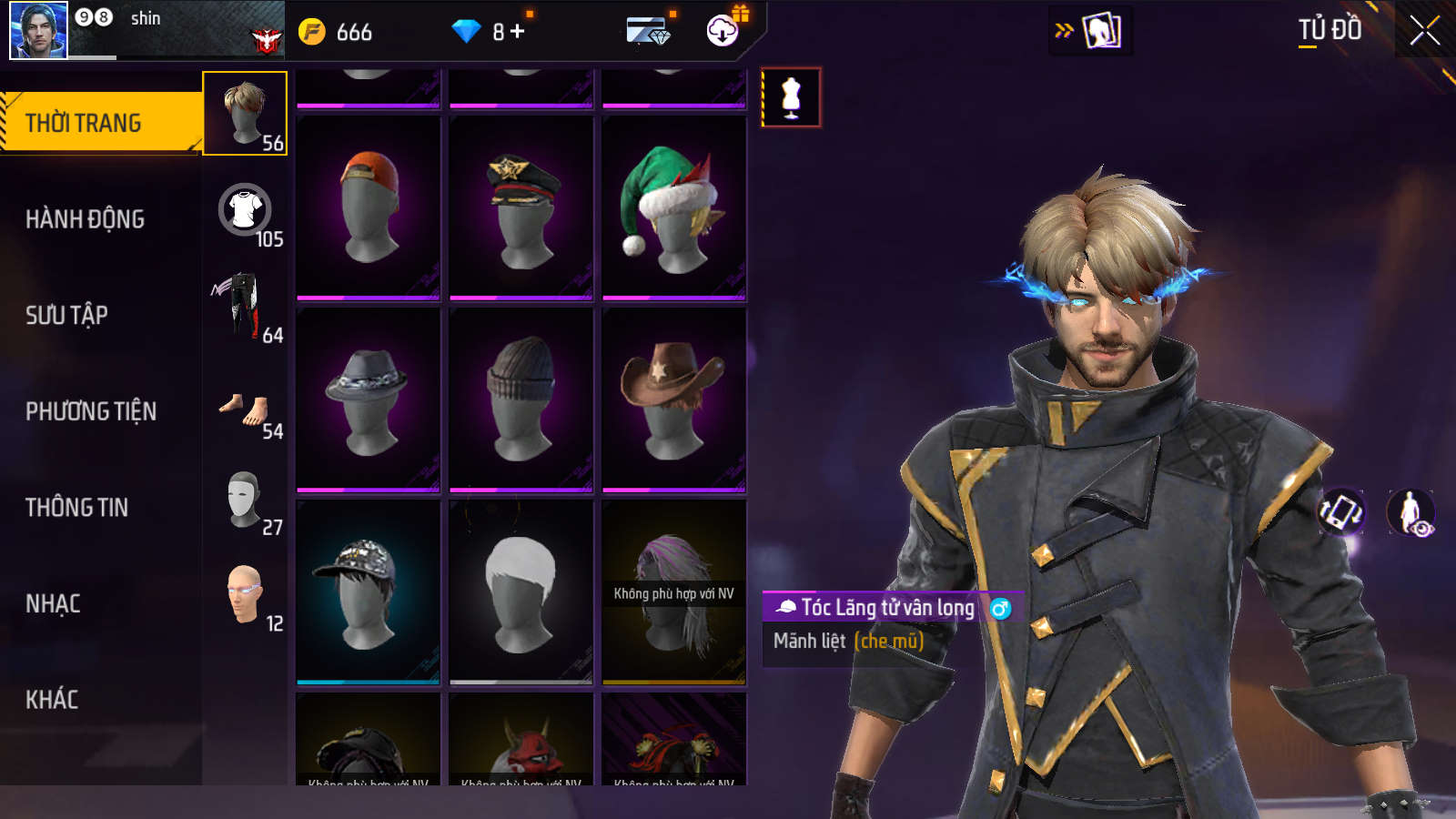The image size is (1456, 819).
Task: Close the wardrobe screen with the X
Action: pyautogui.click(x=1424, y=31)
